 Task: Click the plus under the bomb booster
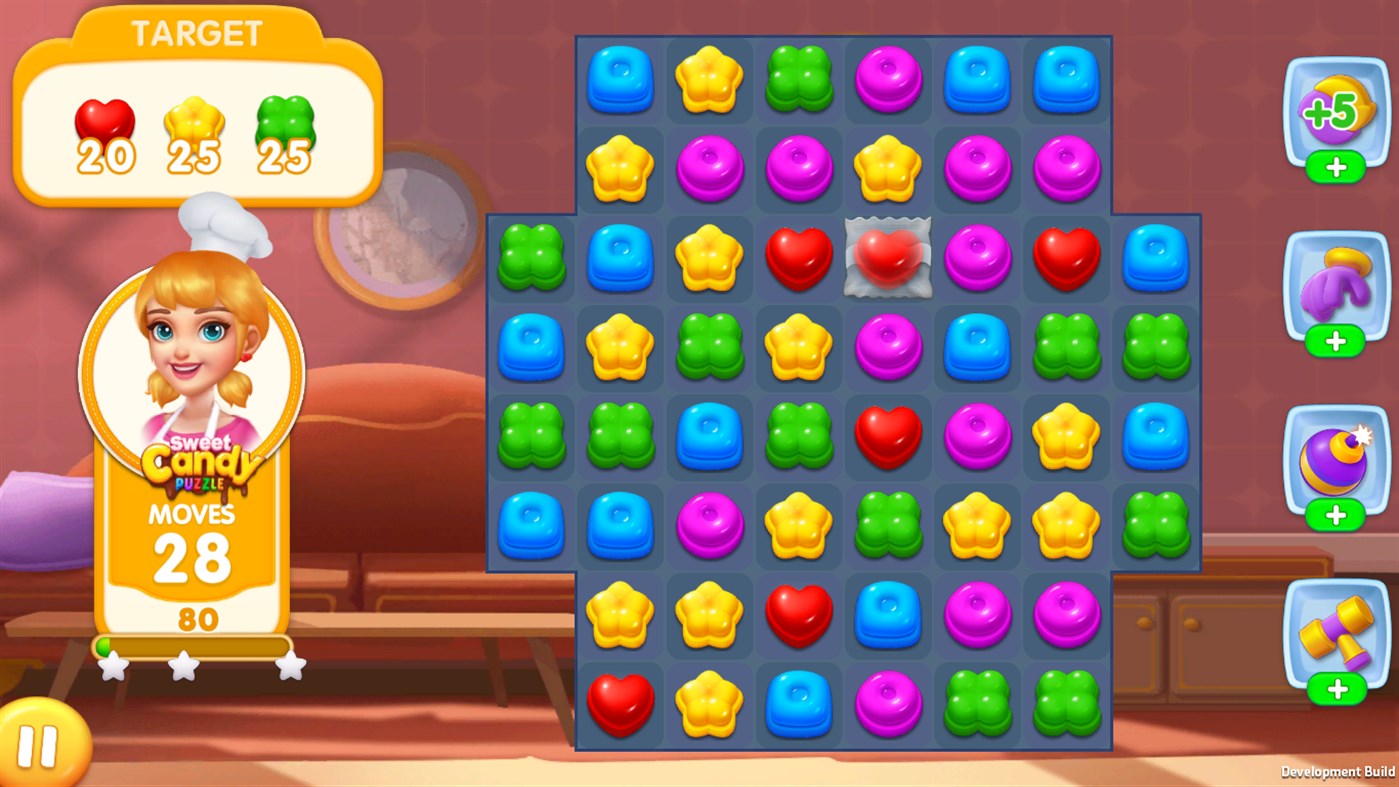(1335, 516)
